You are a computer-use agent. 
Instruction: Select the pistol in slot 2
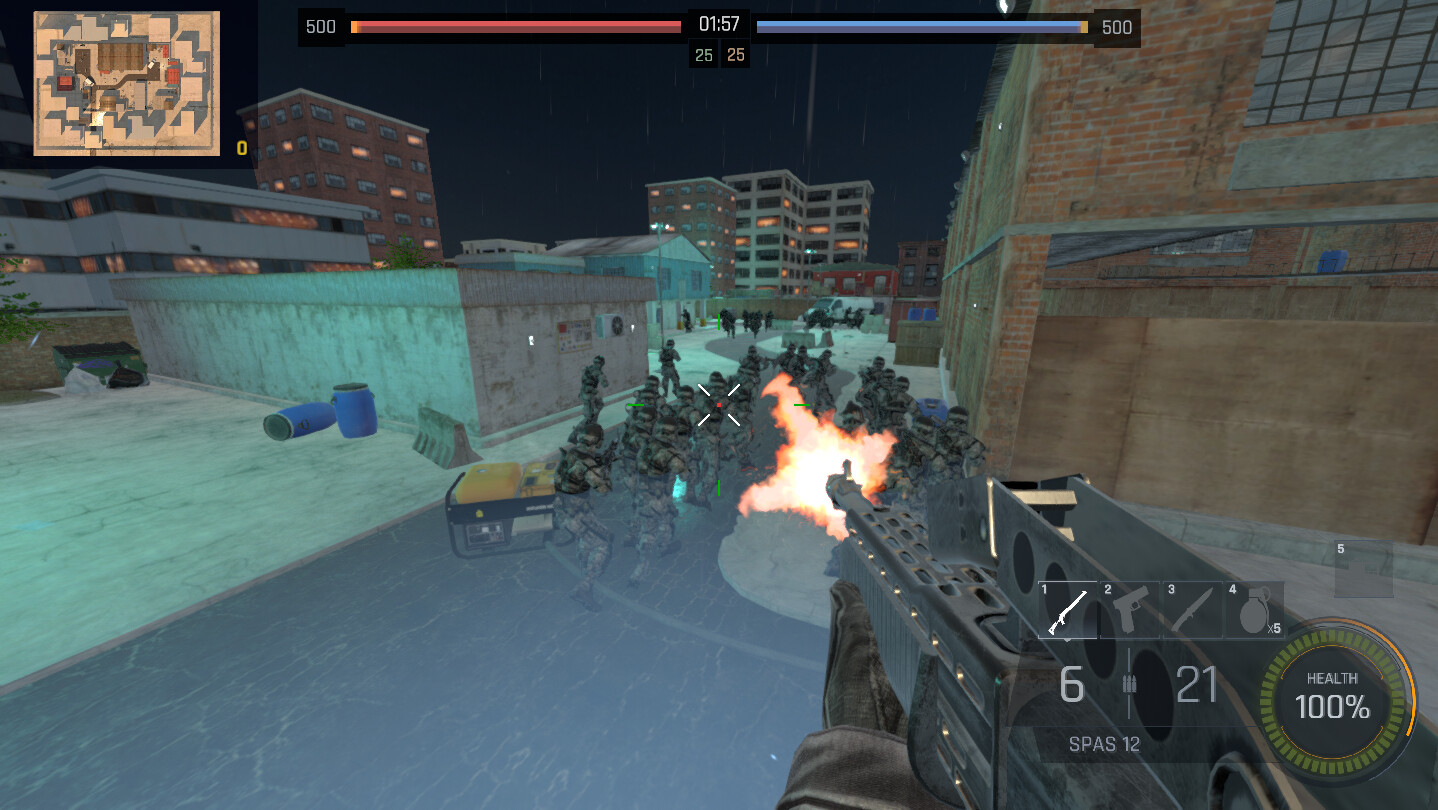pyautogui.click(x=1131, y=610)
